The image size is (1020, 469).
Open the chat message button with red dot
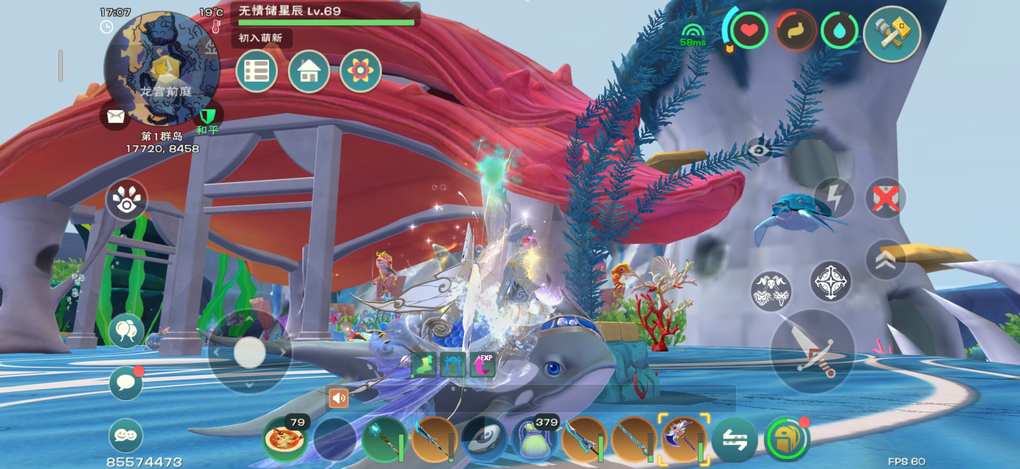tap(126, 382)
